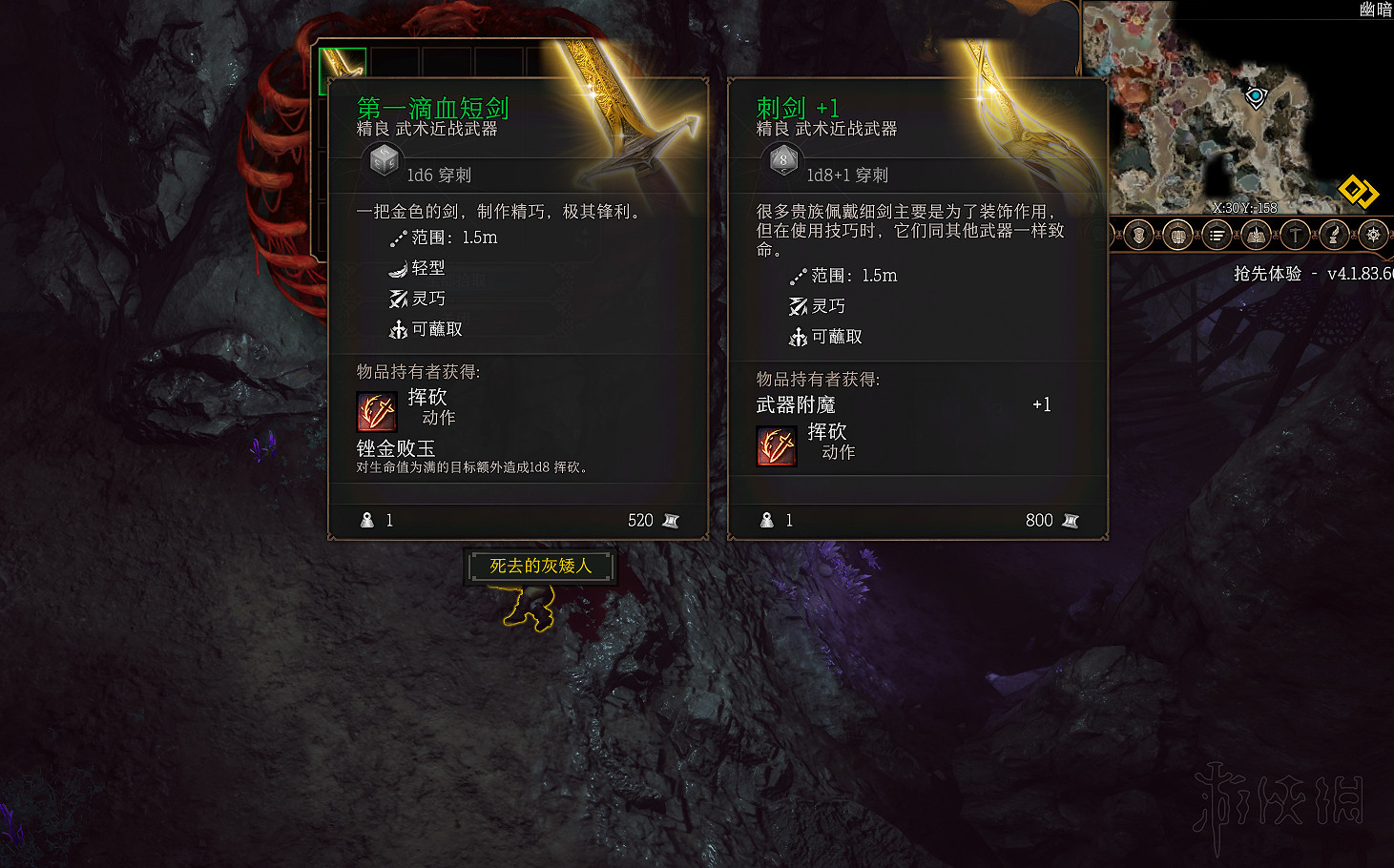1394x868 pixels.
Task: Open the settings gear icon in the toolbar
Action: point(1374,235)
